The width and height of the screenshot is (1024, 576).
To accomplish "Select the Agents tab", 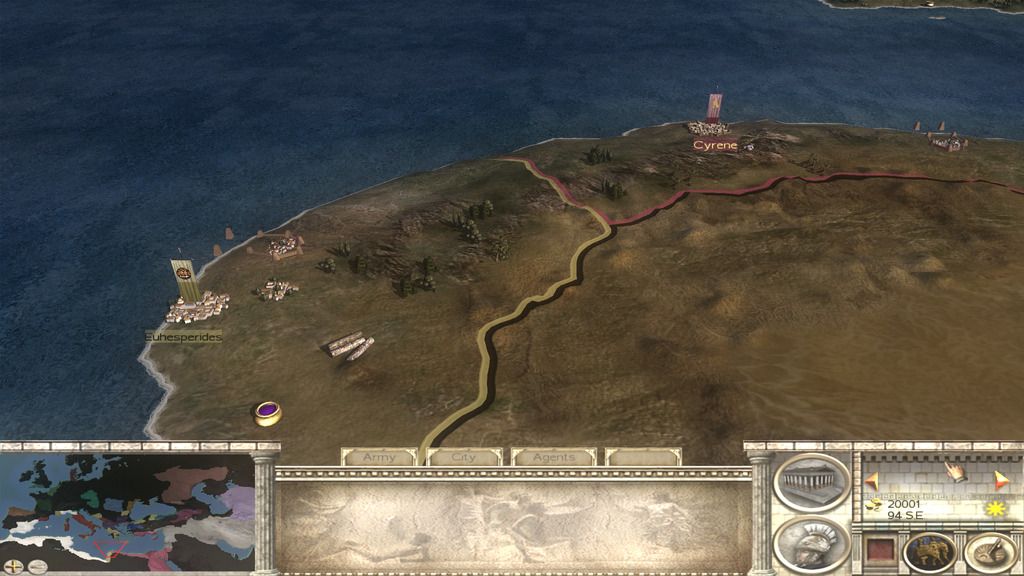I will click(x=553, y=457).
